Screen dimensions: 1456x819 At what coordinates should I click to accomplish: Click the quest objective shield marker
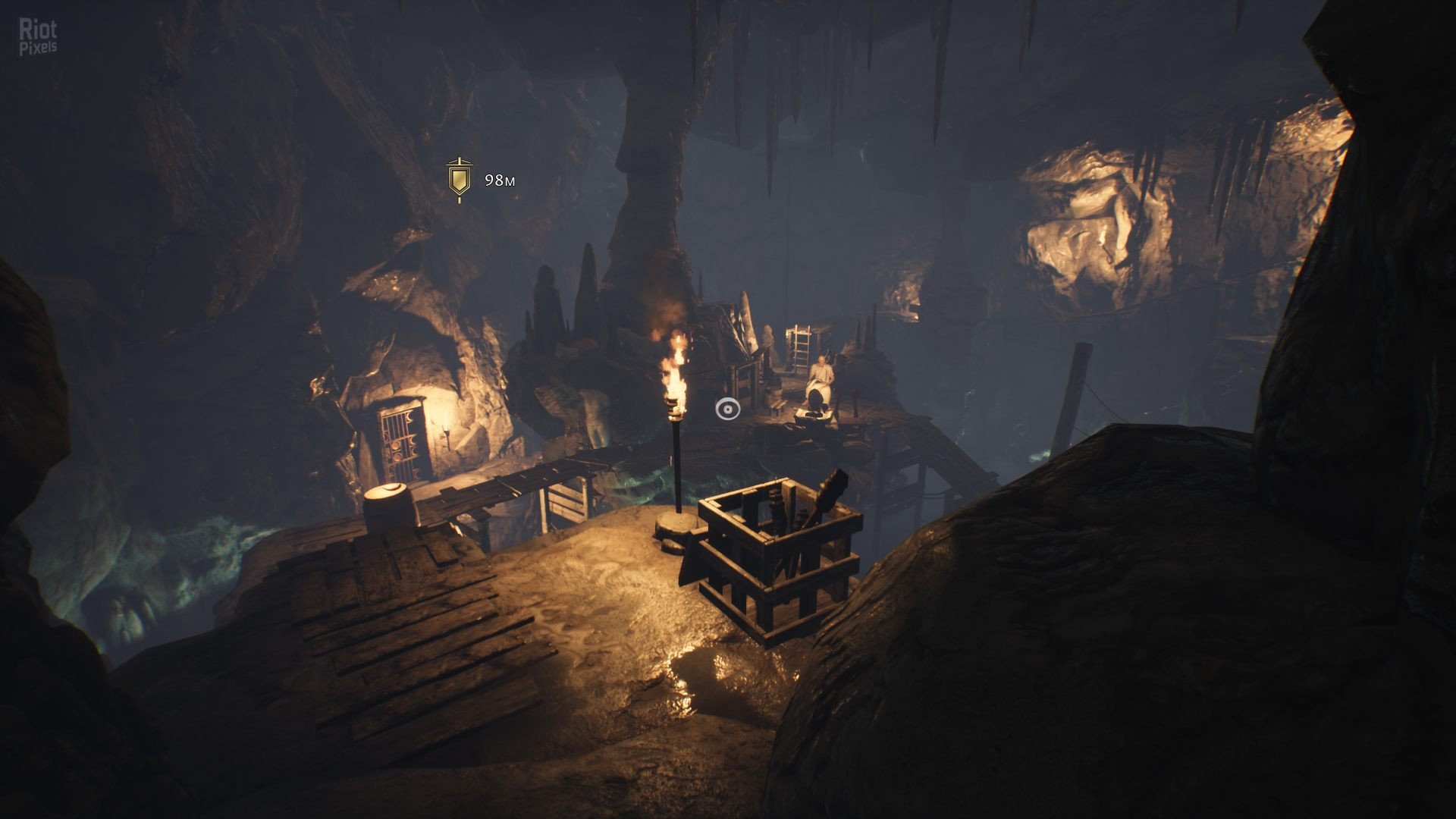coord(459,180)
